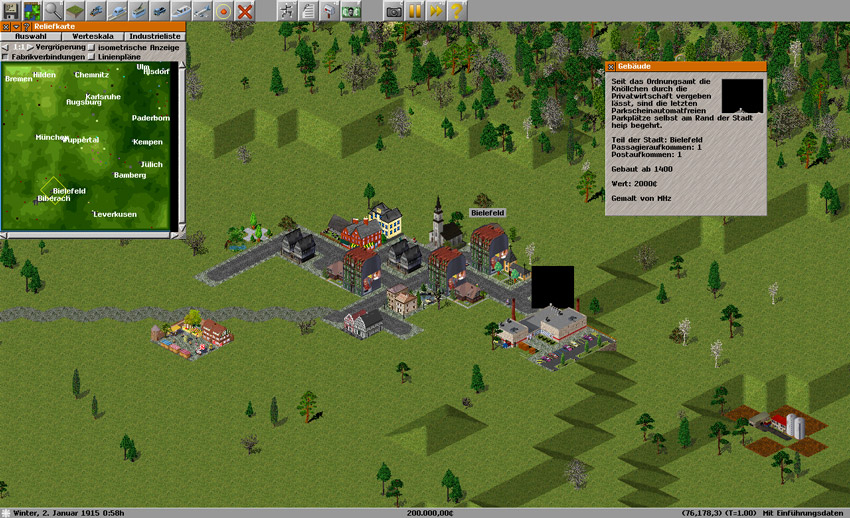
Task: Toggle the isometrische Anzeige checkbox
Action: [93, 47]
